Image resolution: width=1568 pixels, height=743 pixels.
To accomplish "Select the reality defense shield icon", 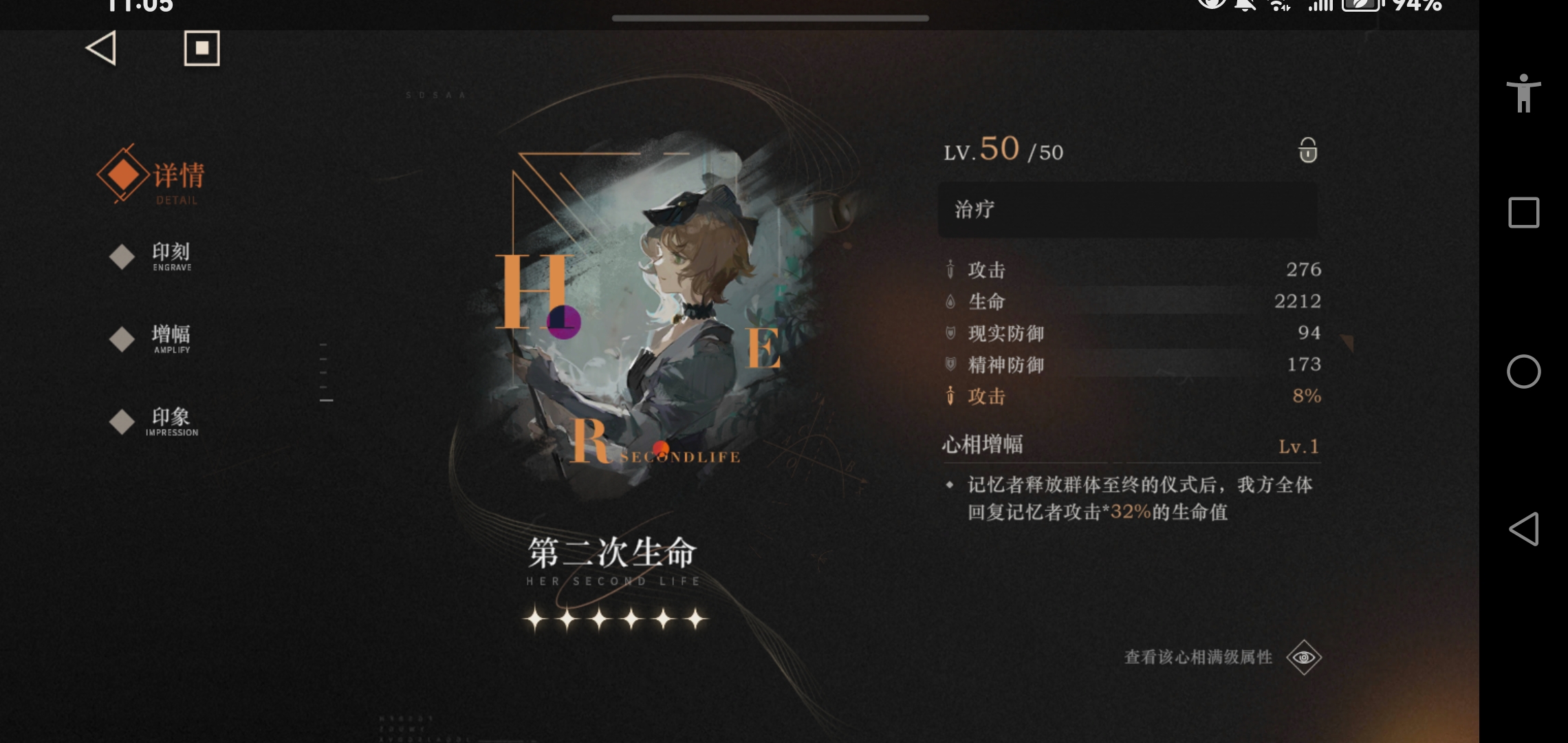I will point(951,333).
